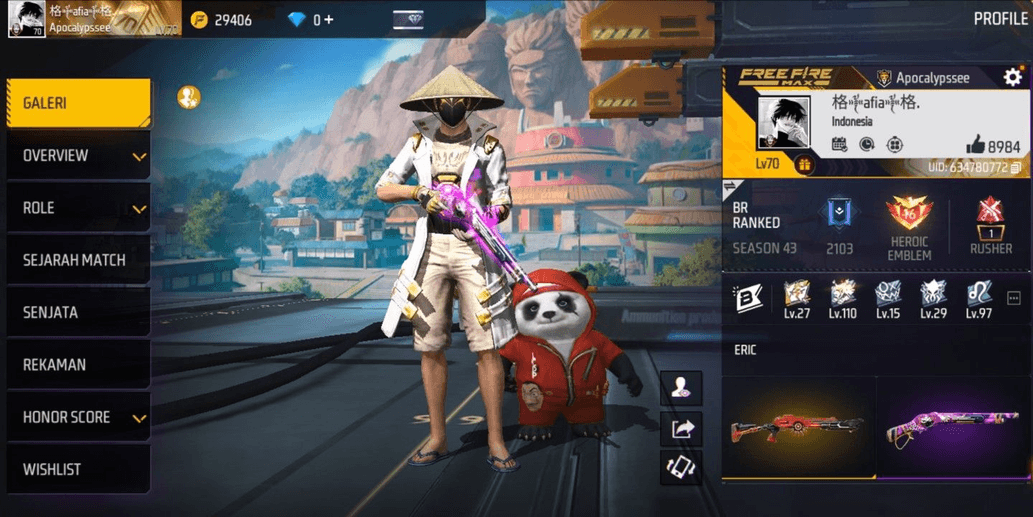1033x517 pixels.
Task: Add diamonds with the plus button
Action: (329, 20)
